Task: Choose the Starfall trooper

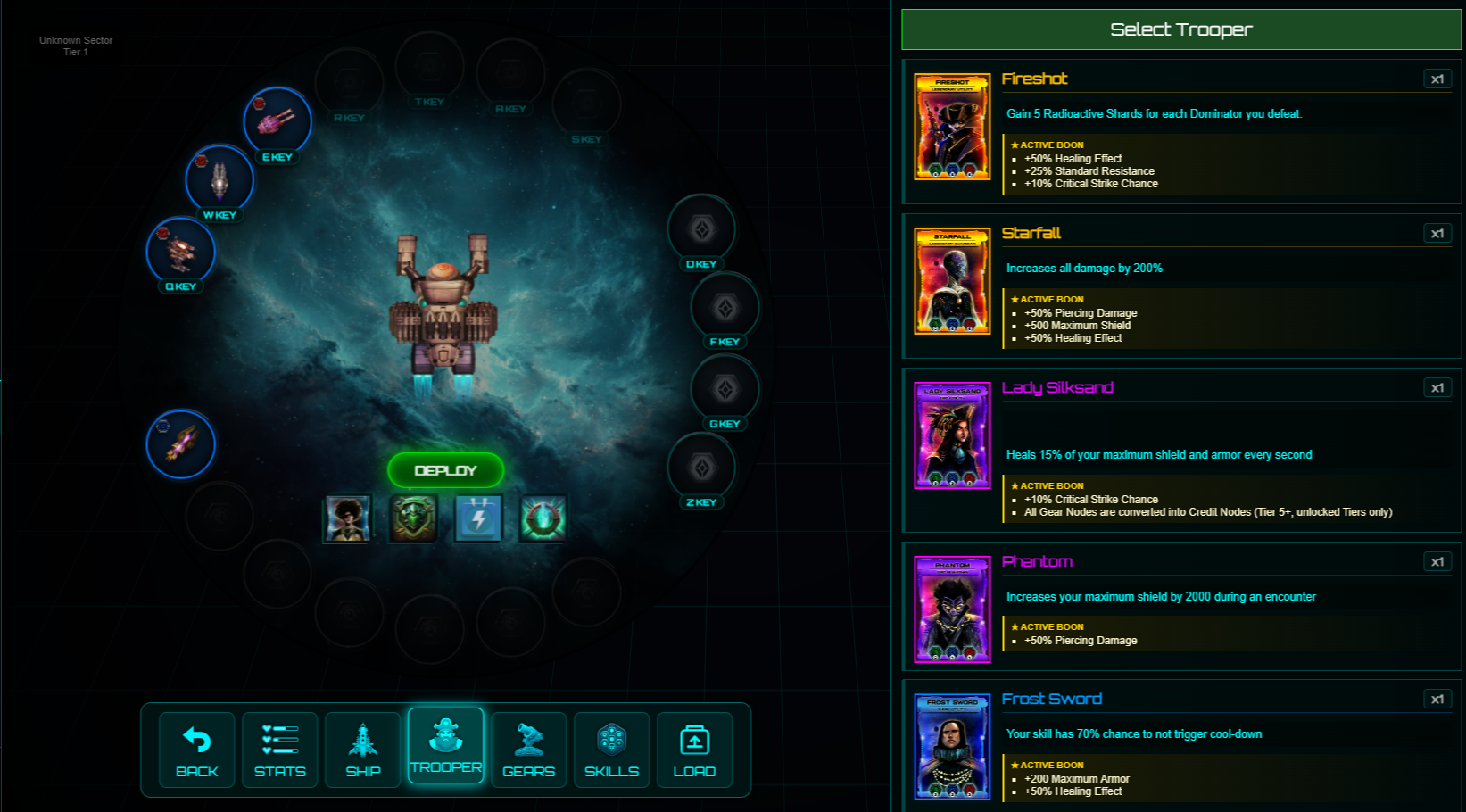Action: coord(952,281)
